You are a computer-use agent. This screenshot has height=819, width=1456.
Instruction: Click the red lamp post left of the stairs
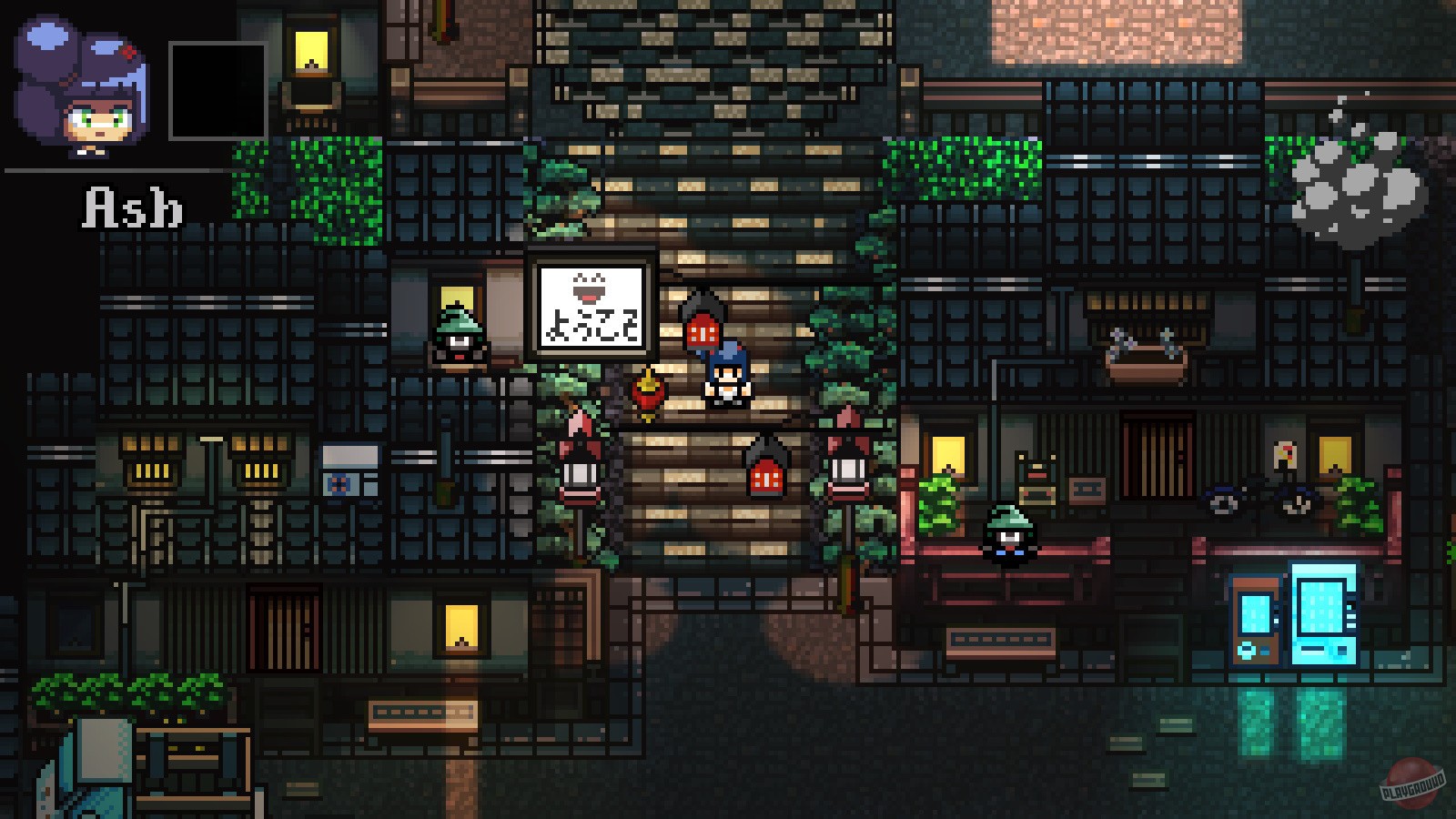(x=580, y=464)
